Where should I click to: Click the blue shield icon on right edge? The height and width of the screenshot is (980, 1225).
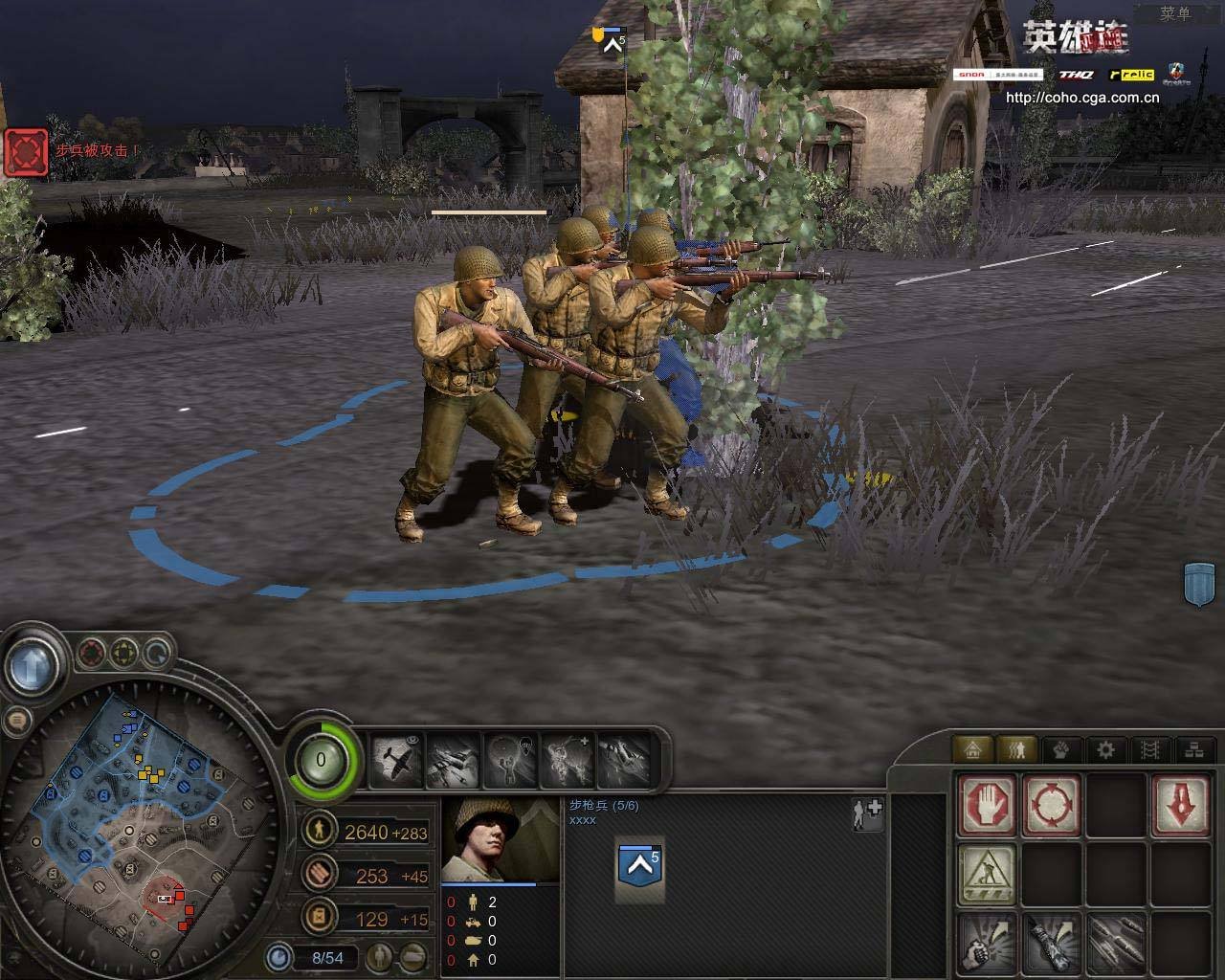(x=1199, y=583)
